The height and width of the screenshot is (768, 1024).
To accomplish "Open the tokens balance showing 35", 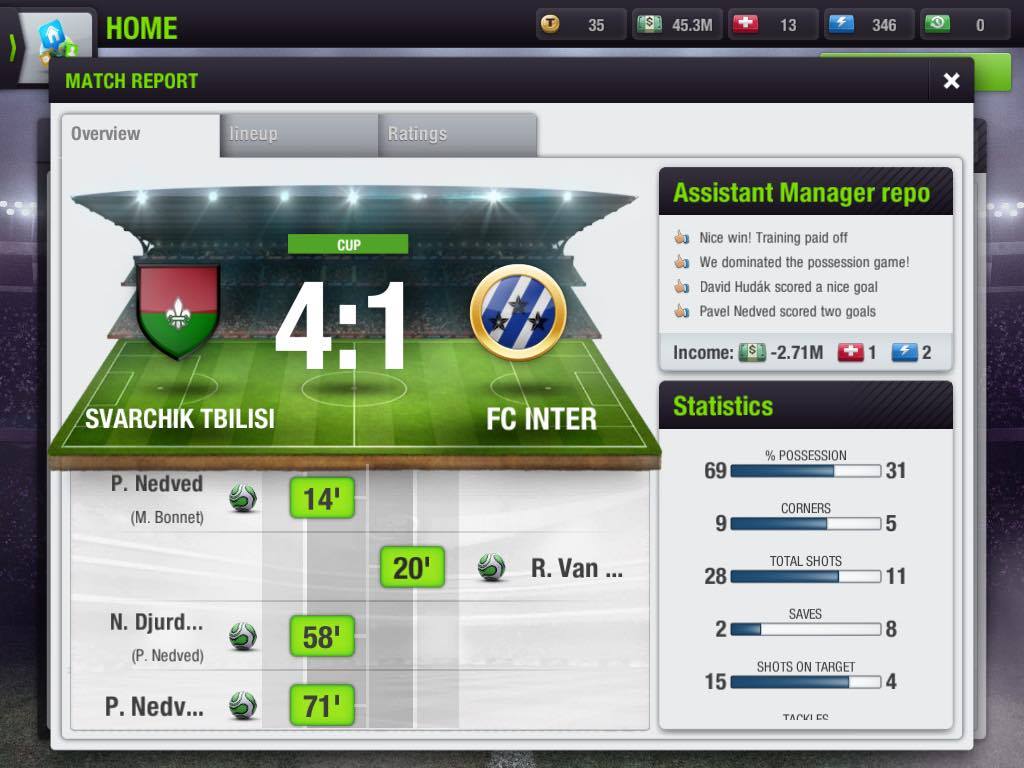I will [580, 25].
